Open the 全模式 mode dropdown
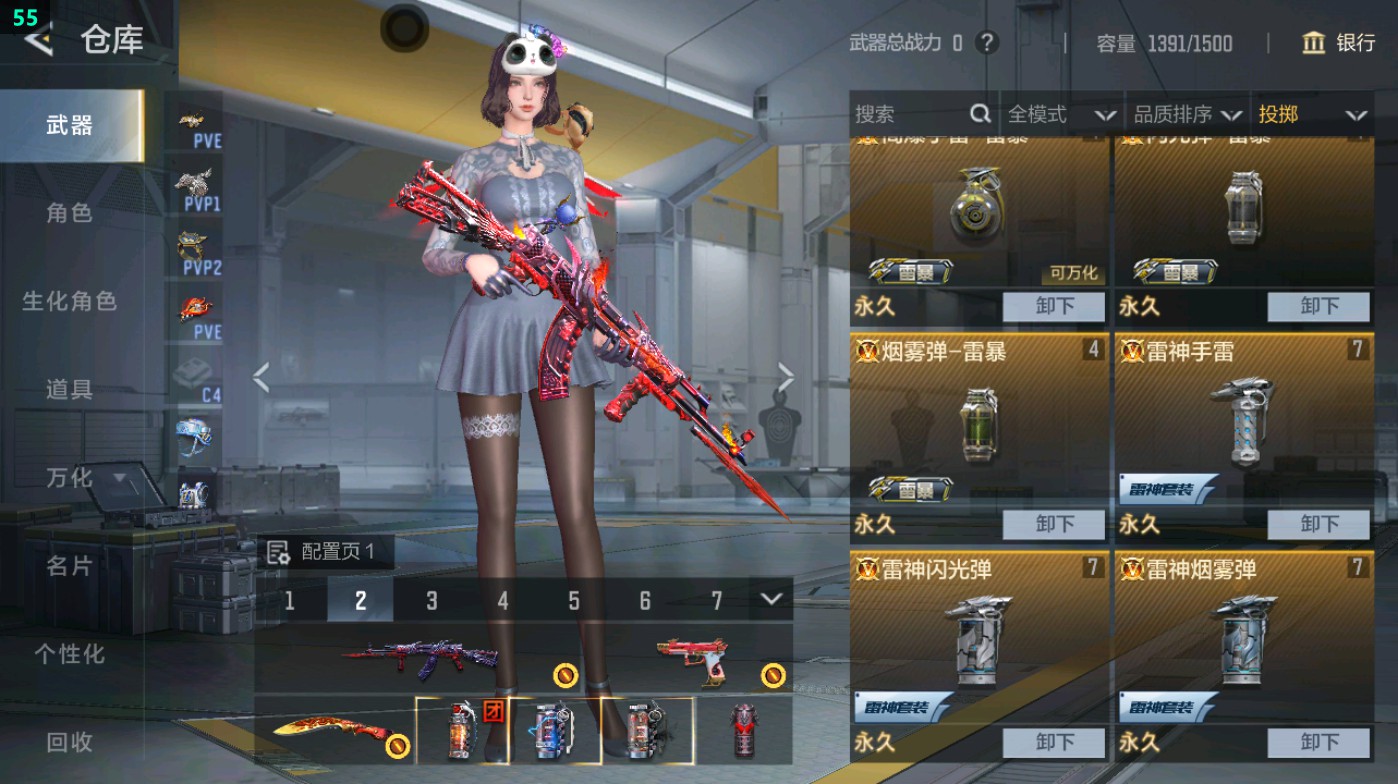The image size is (1398, 784). (x=1060, y=115)
